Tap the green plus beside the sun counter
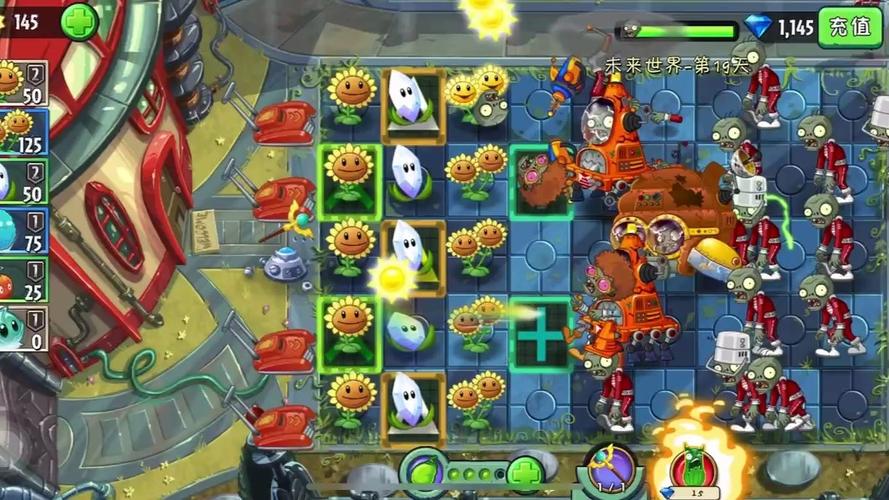 point(79,21)
